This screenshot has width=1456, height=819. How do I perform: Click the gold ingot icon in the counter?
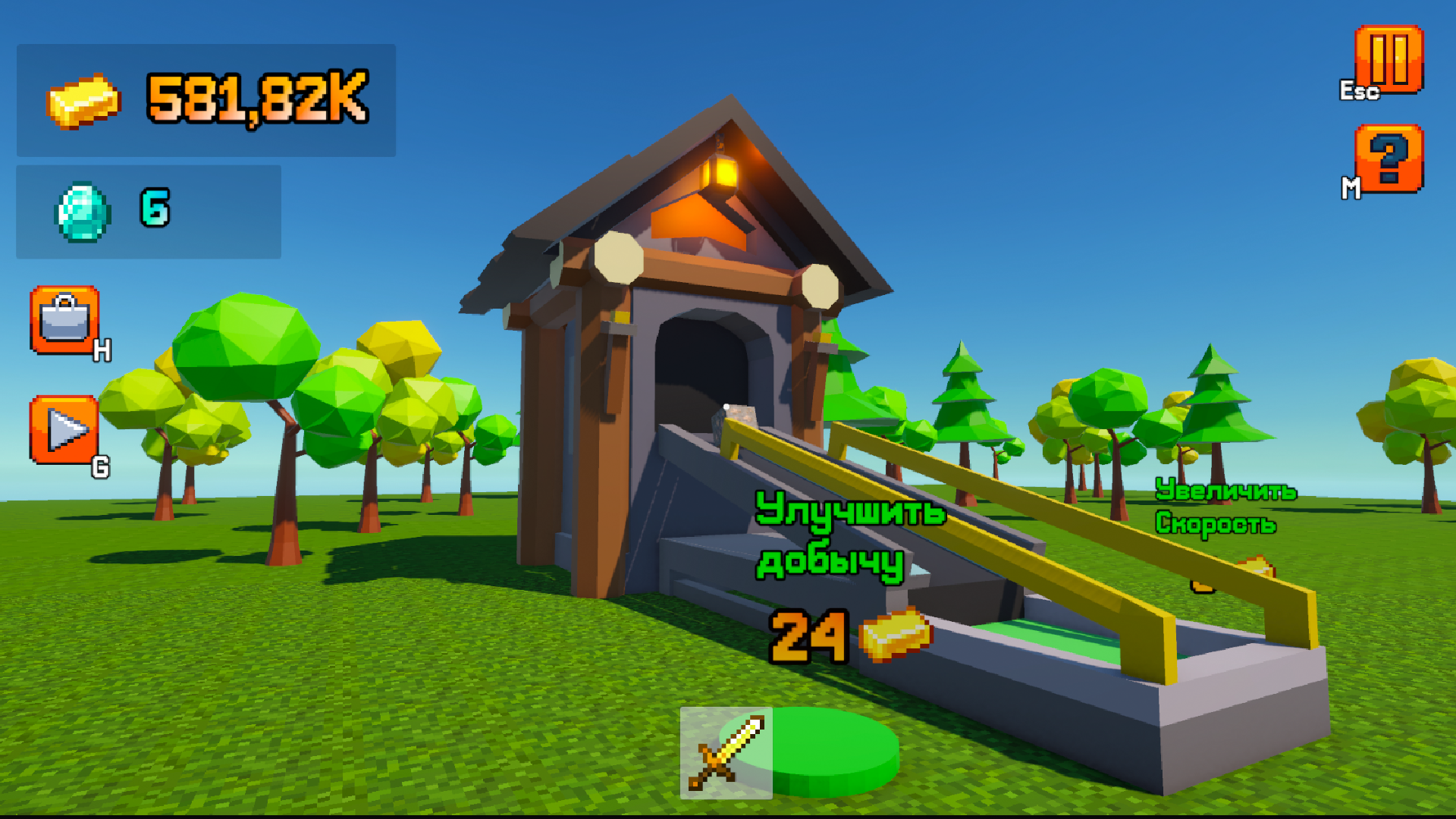83,102
